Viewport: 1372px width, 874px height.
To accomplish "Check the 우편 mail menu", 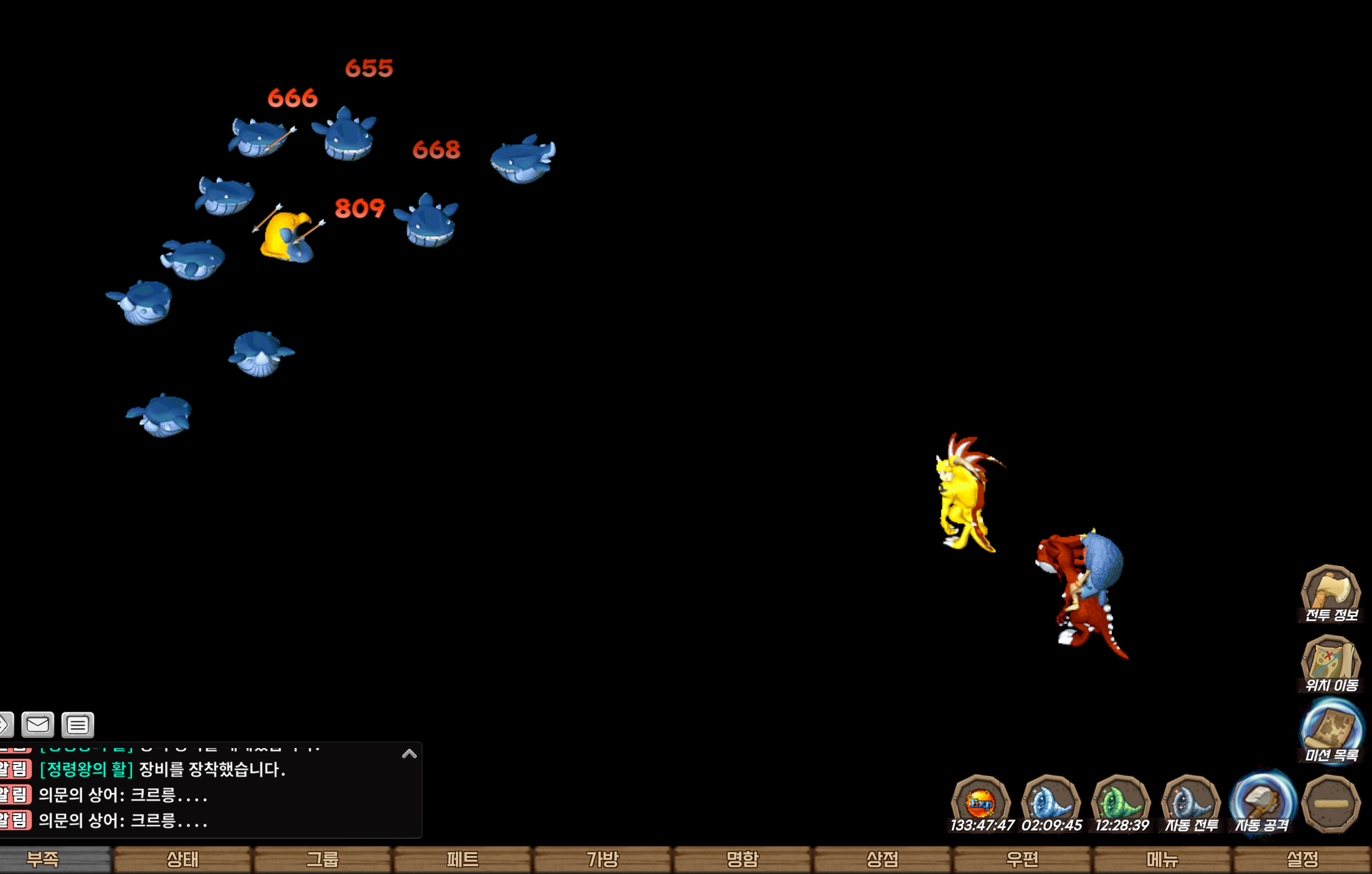I will (x=1022, y=859).
